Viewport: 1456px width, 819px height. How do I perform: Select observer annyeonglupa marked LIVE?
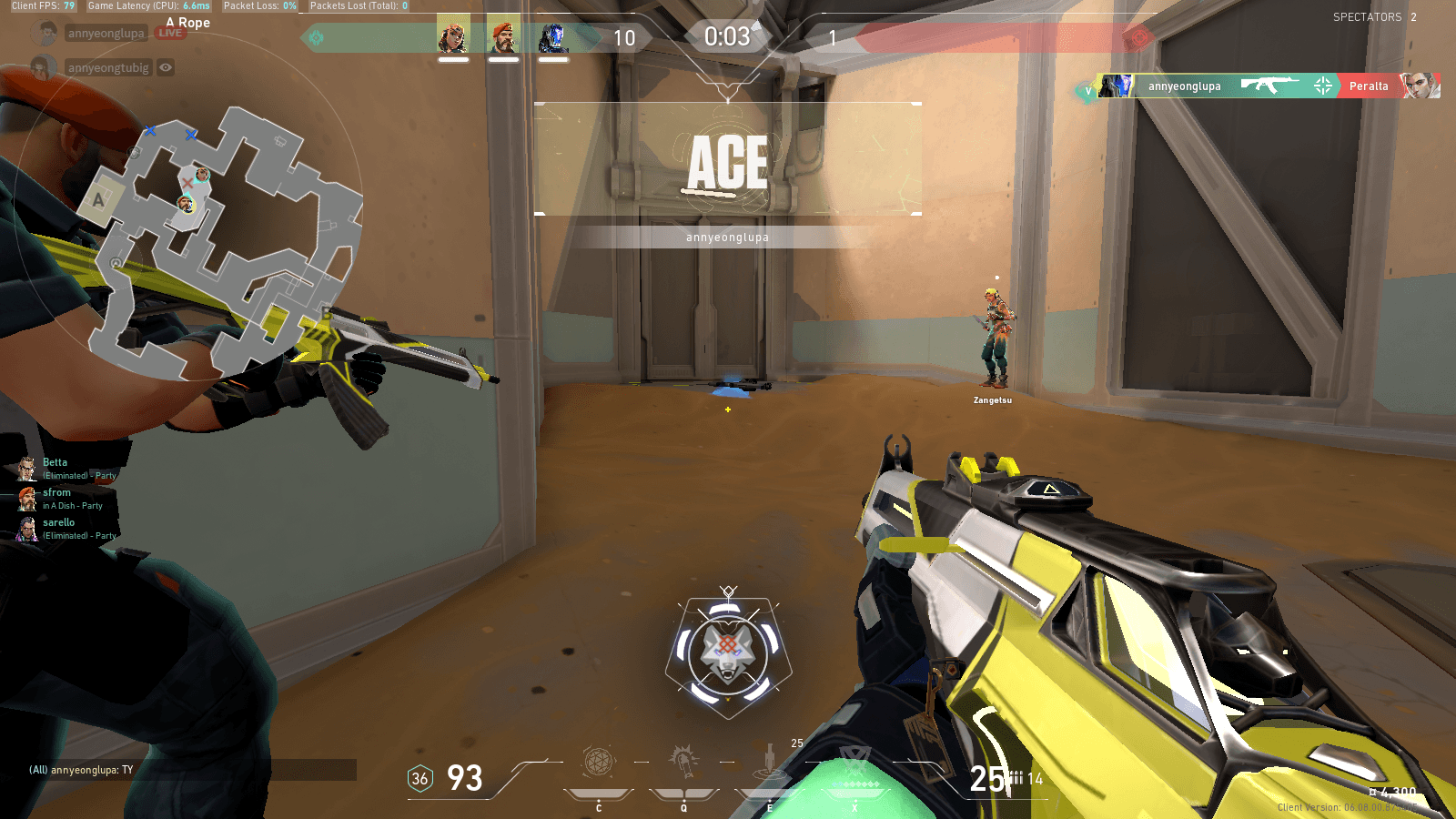pos(106,34)
